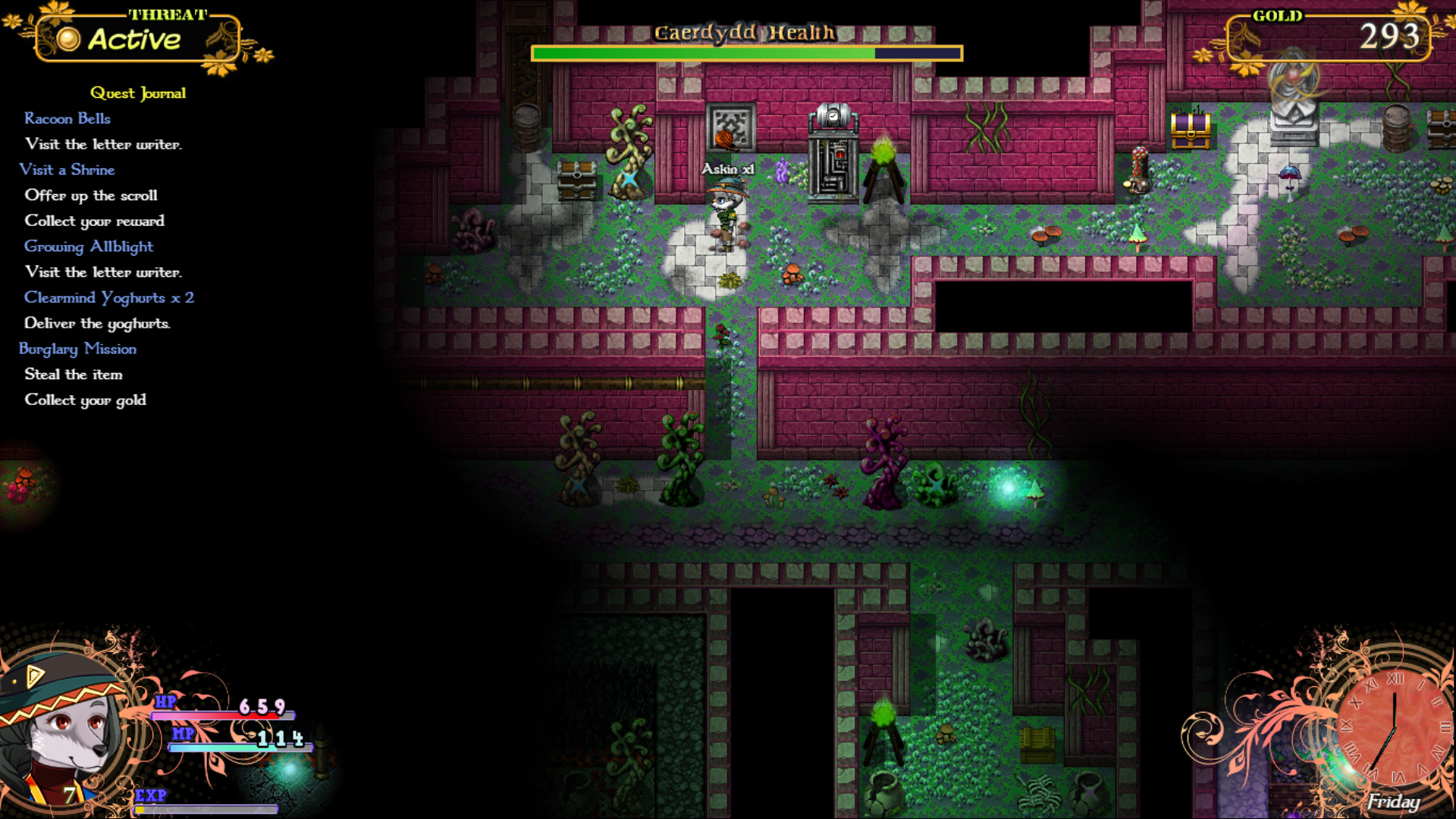Collapse the Clearmind Yoghurts x 2 quest
This screenshot has width=1456, height=819.
tap(108, 297)
